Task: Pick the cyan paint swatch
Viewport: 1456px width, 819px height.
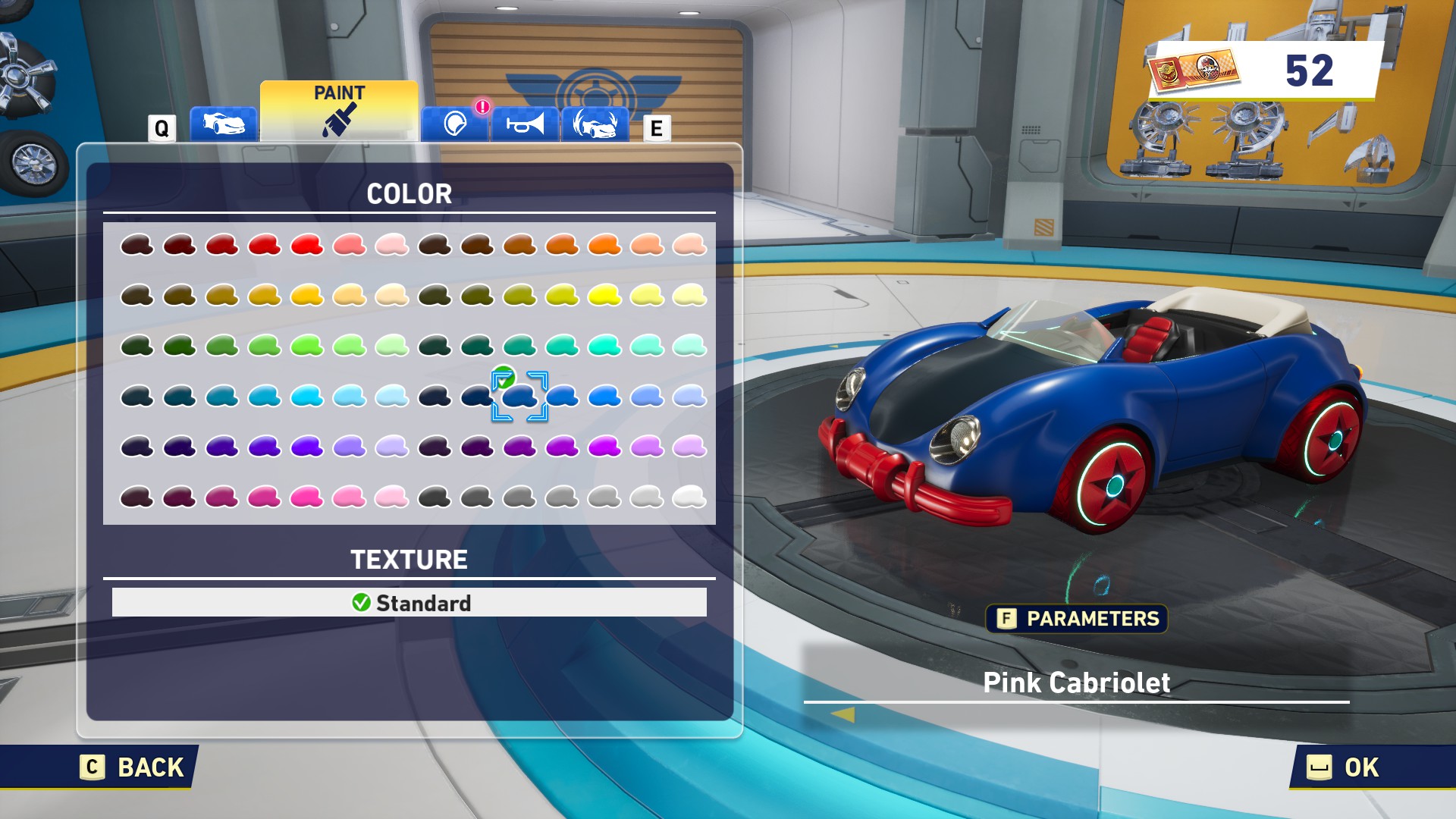Action: (307, 396)
